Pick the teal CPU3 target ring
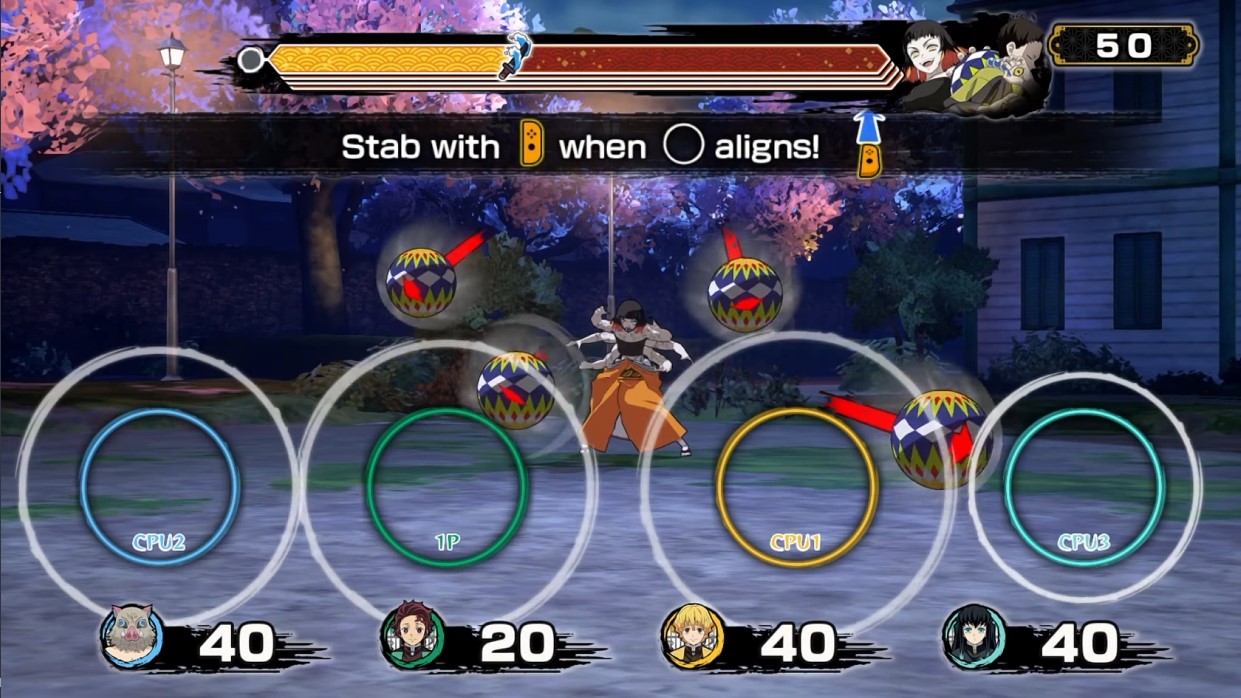Screen dimensions: 1241x698 pos(1084,487)
